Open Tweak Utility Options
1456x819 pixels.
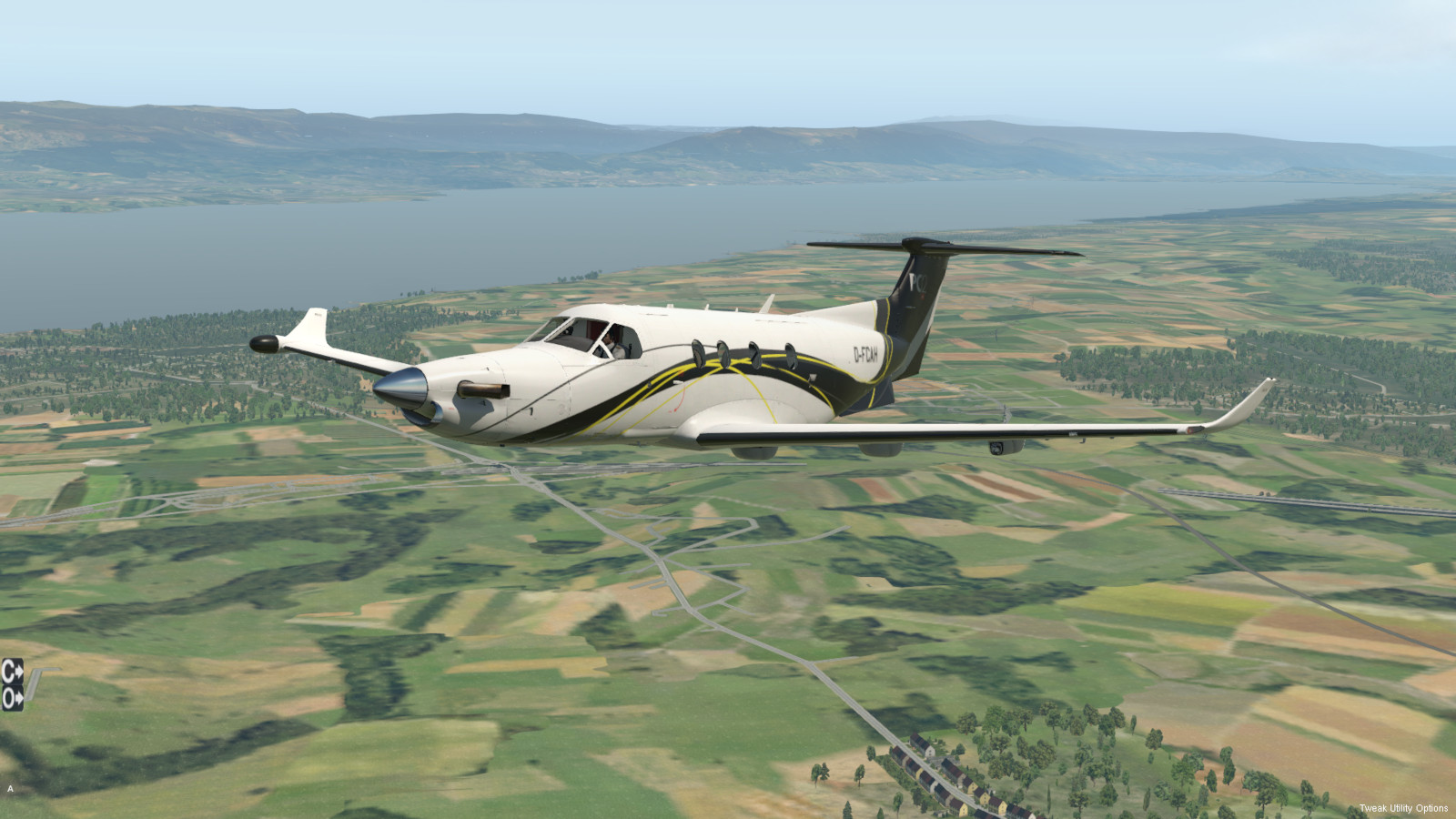1403,808
